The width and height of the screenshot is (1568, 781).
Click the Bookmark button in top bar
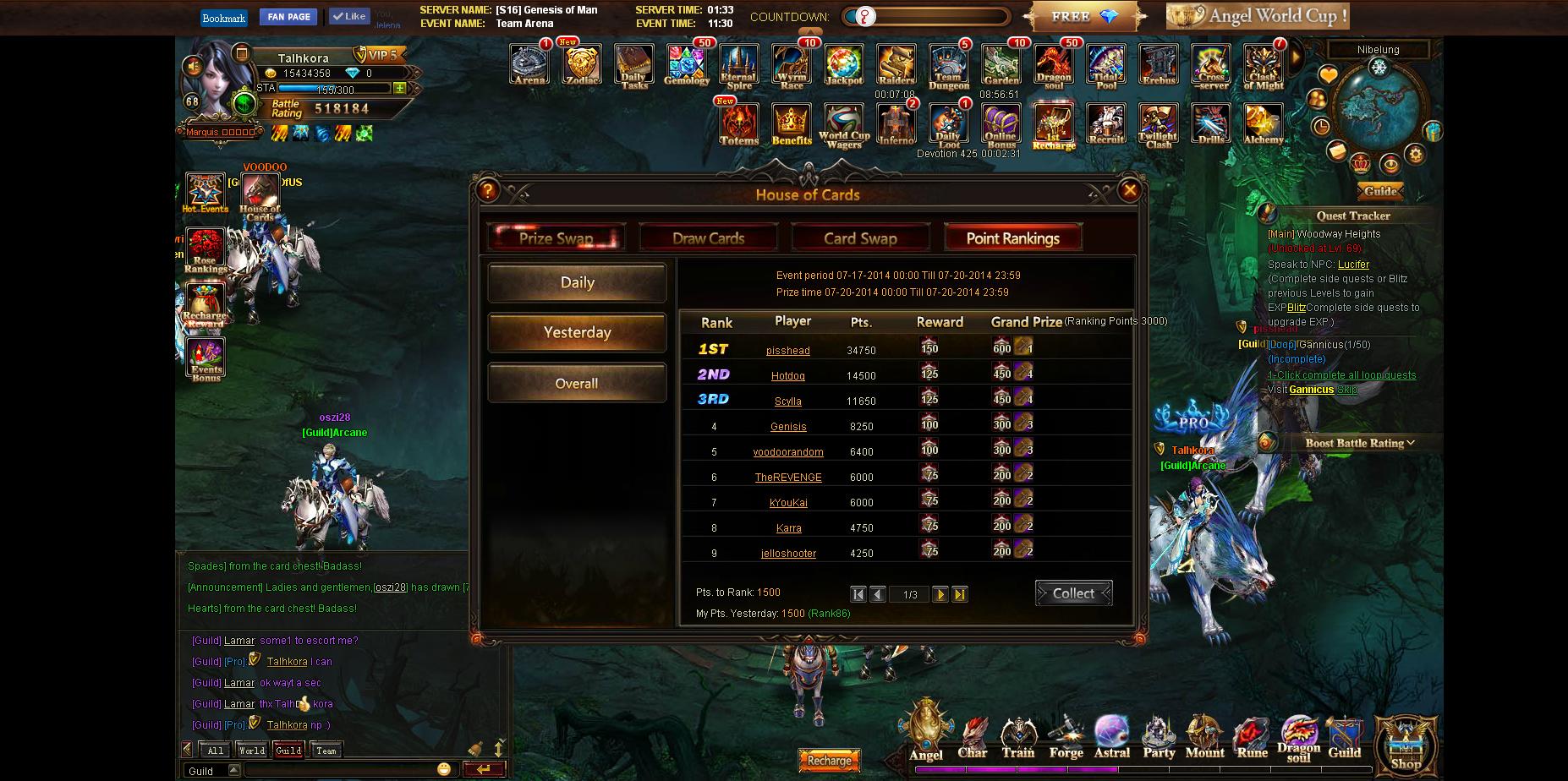point(224,18)
